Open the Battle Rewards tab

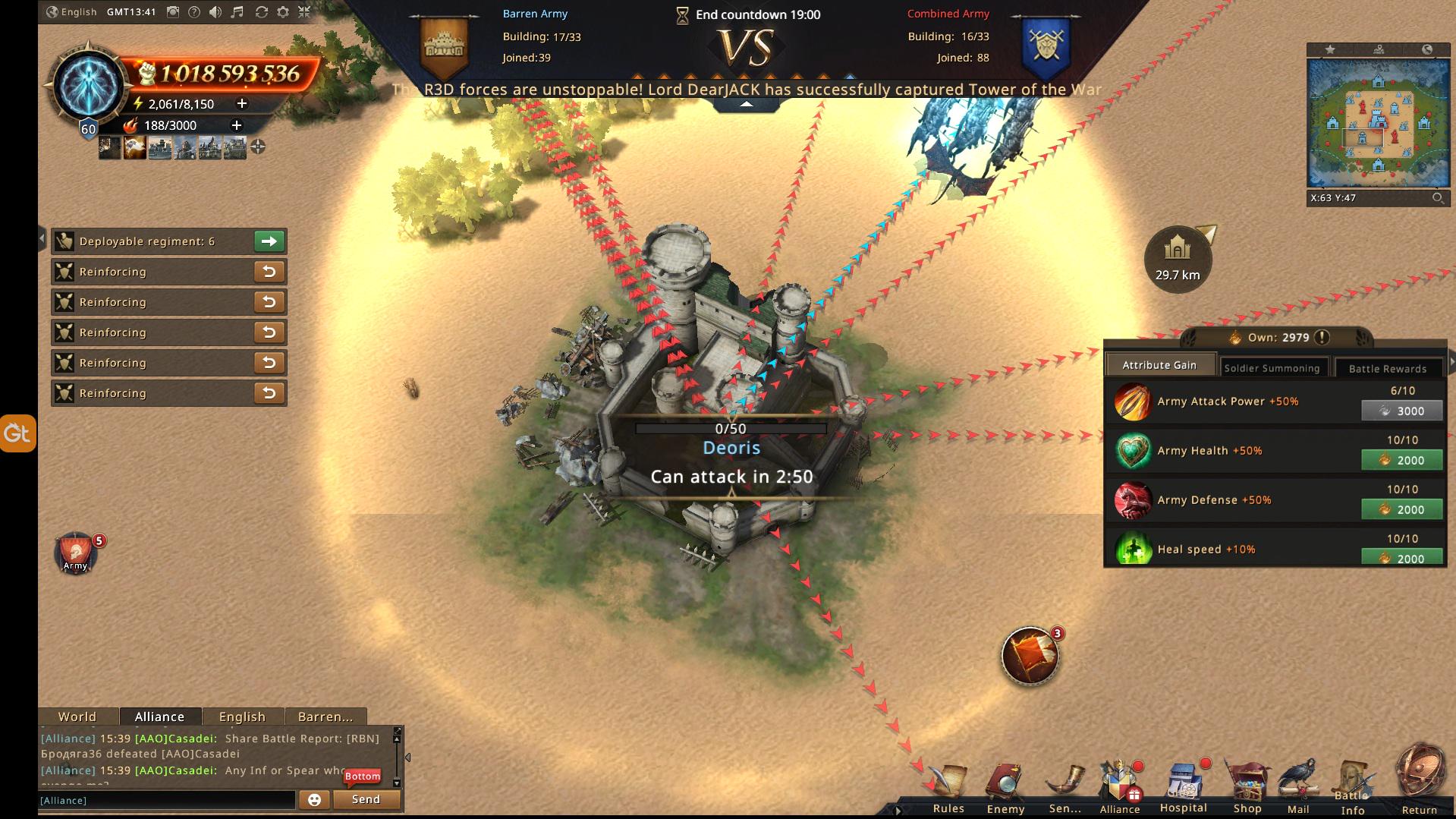pyautogui.click(x=1387, y=368)
